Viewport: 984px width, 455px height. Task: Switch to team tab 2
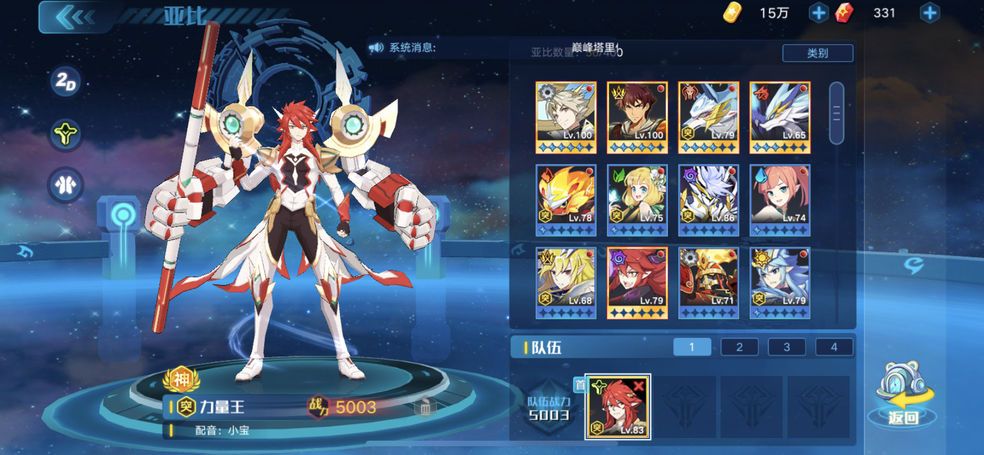pos(739,347)
